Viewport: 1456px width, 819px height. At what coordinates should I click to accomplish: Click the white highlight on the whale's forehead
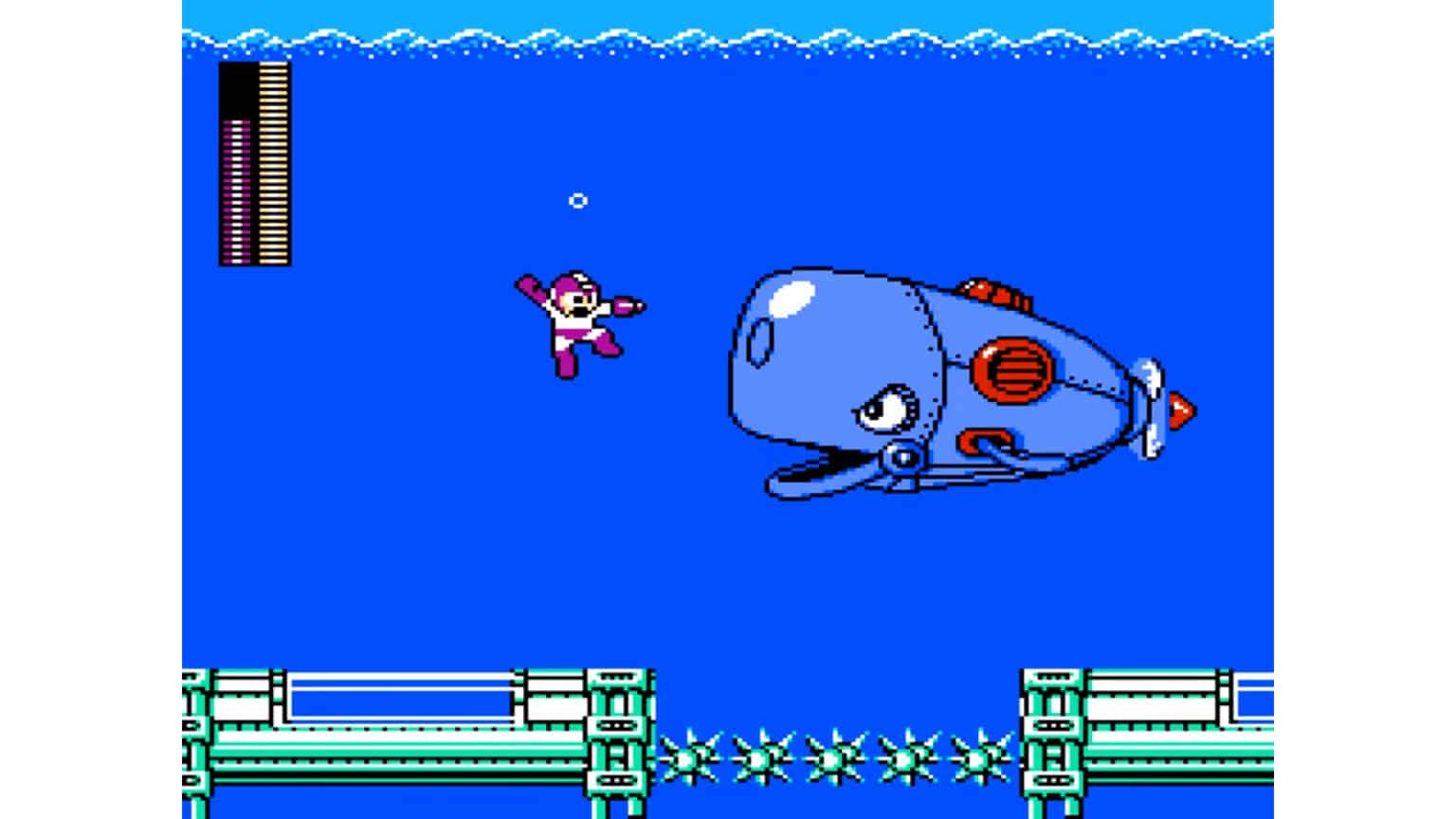point(790,299)
